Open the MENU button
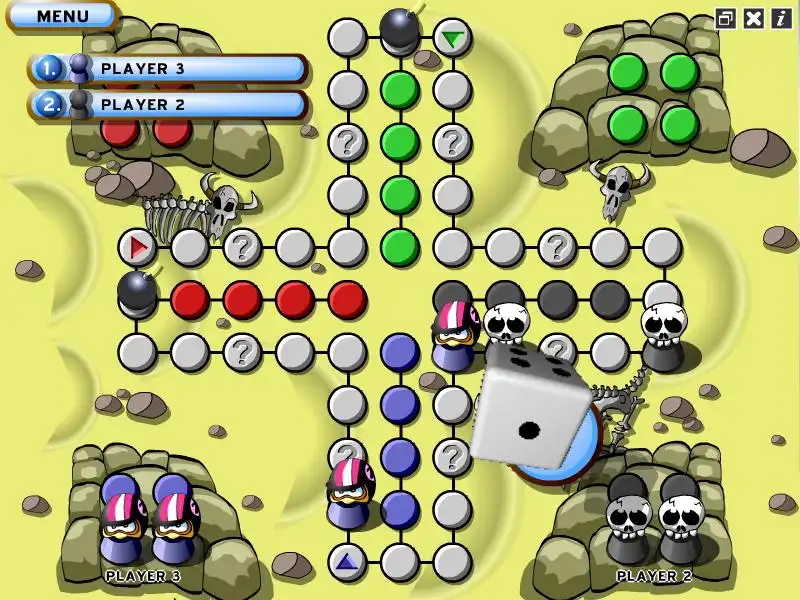The width and height of the screenshot is (800, 600). coord(62,16)
